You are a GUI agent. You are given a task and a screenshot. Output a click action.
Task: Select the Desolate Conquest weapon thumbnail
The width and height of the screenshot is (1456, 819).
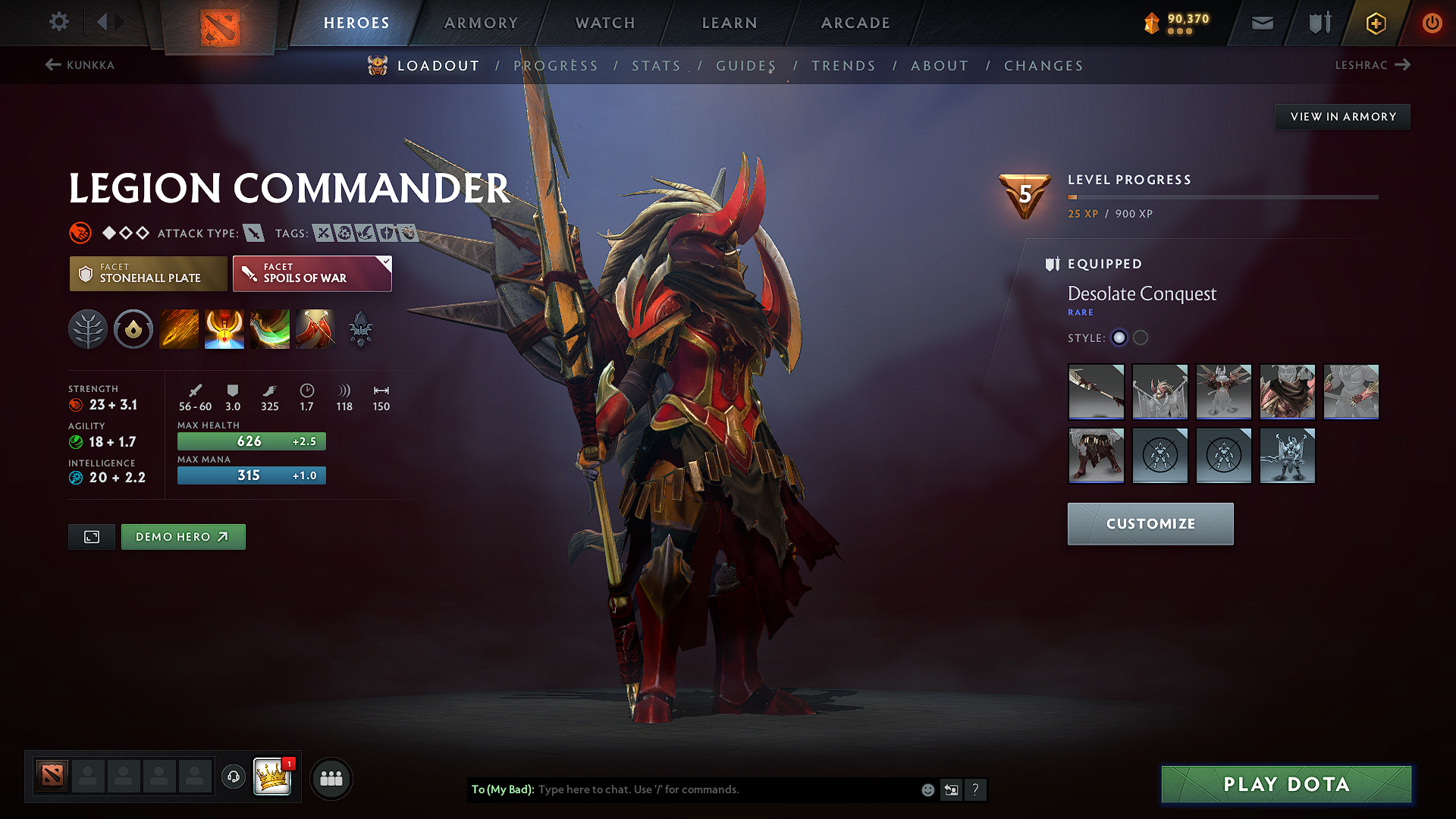(1096, 392)
